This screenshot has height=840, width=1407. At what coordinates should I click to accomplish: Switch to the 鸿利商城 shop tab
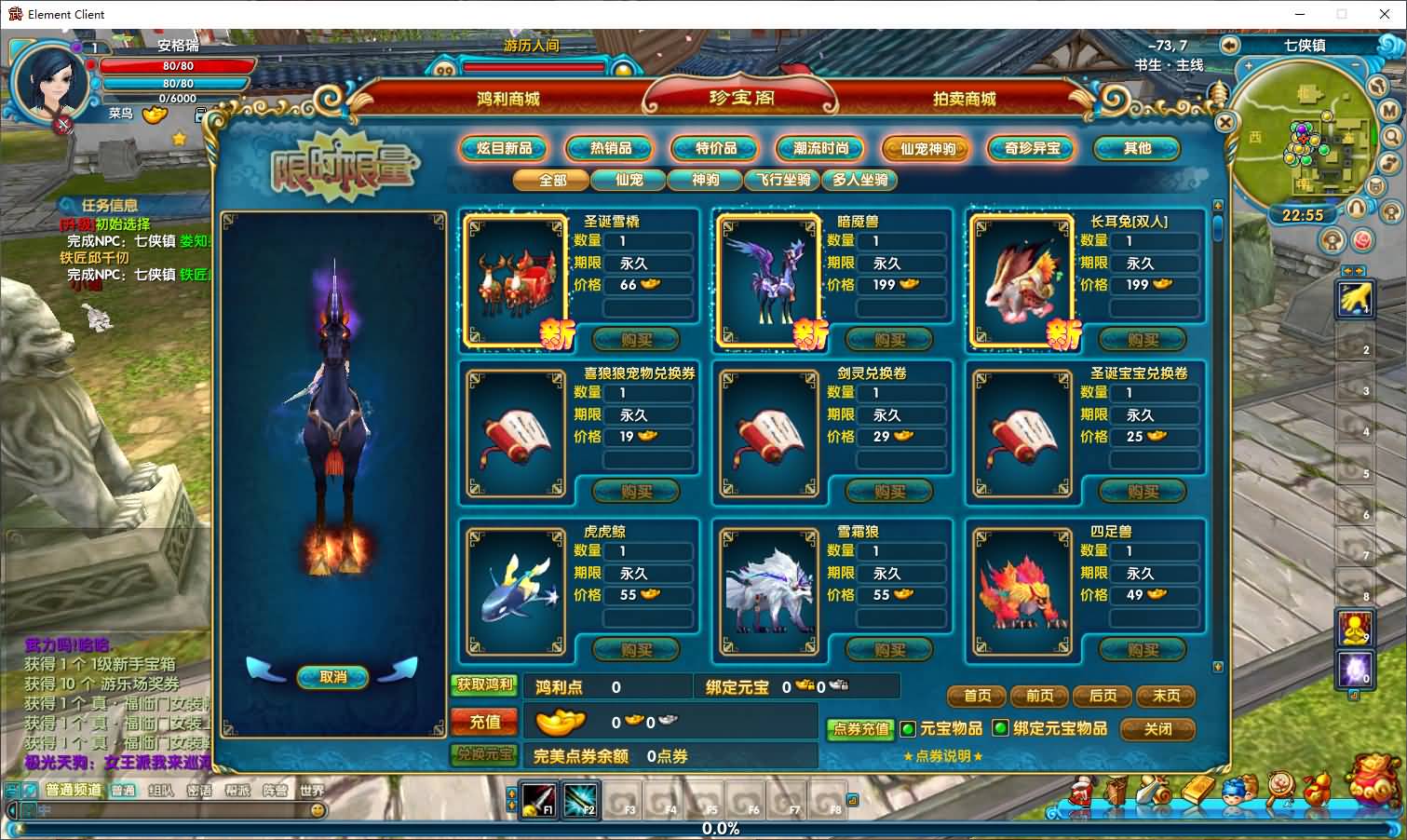coord(508,99)
